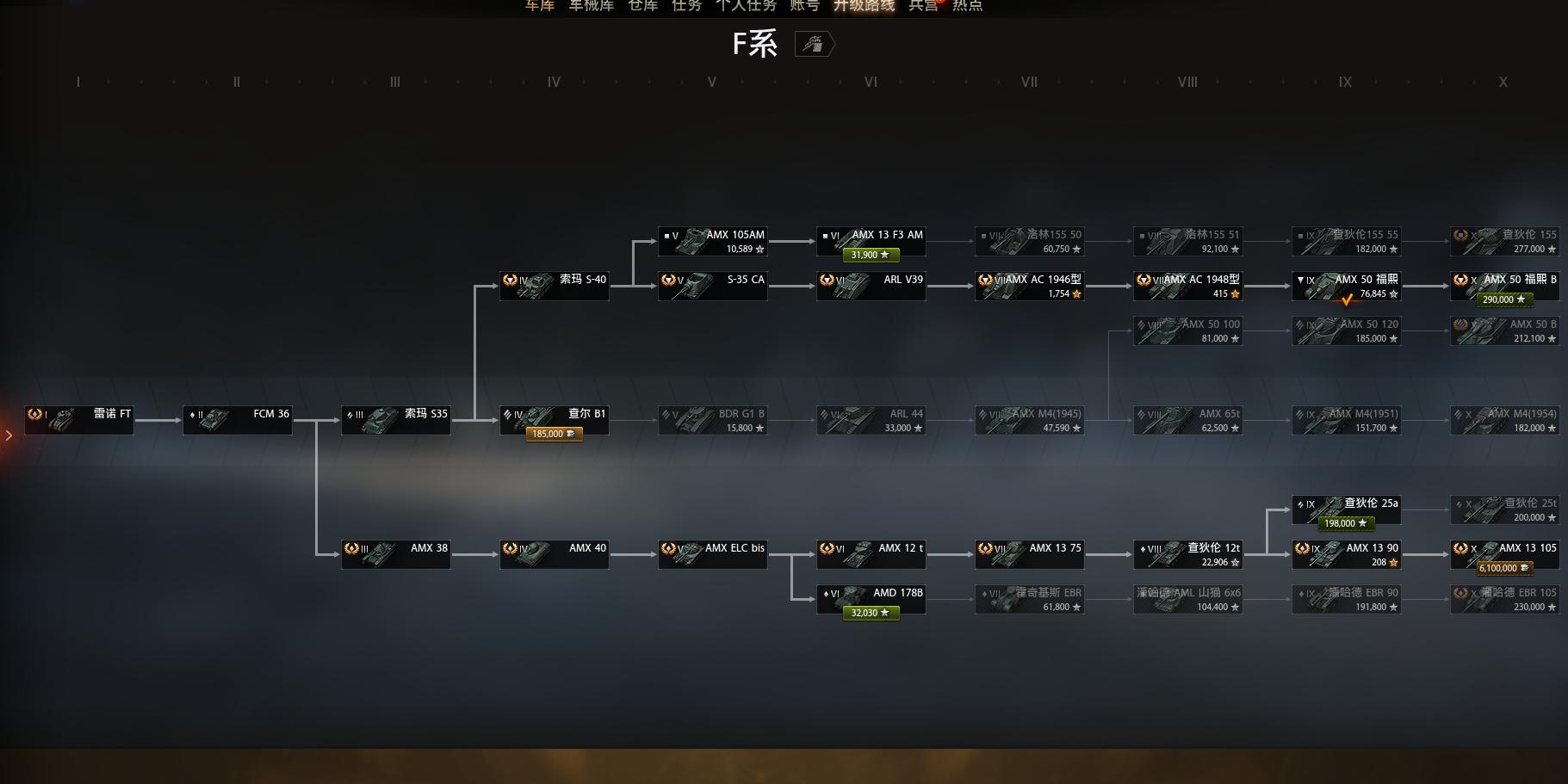1568x784 pixels.
Task: Open the 兵营 menu with the red notification
Action: pos(922,6)
